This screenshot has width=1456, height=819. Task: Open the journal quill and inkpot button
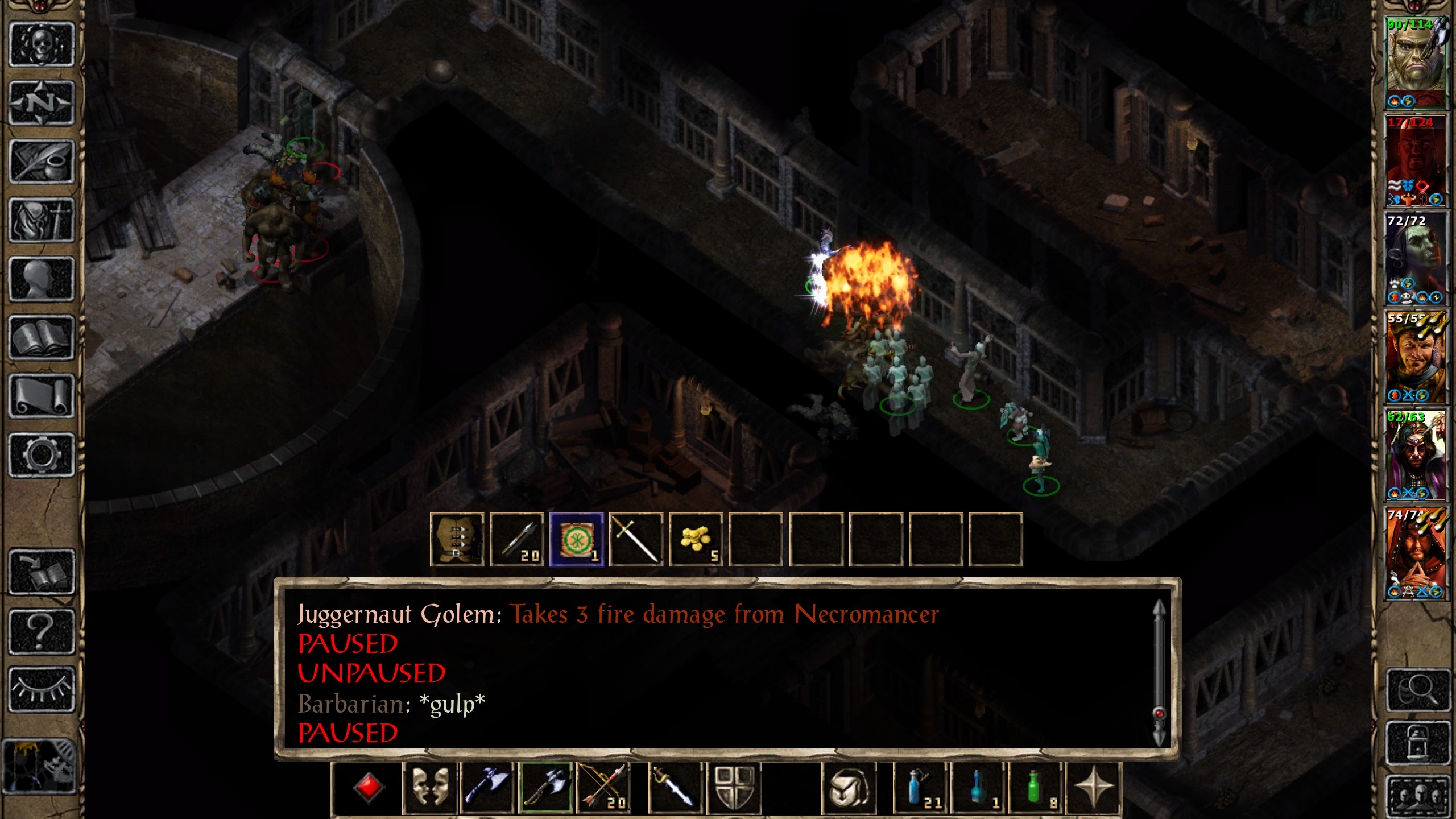click(42, 162)
